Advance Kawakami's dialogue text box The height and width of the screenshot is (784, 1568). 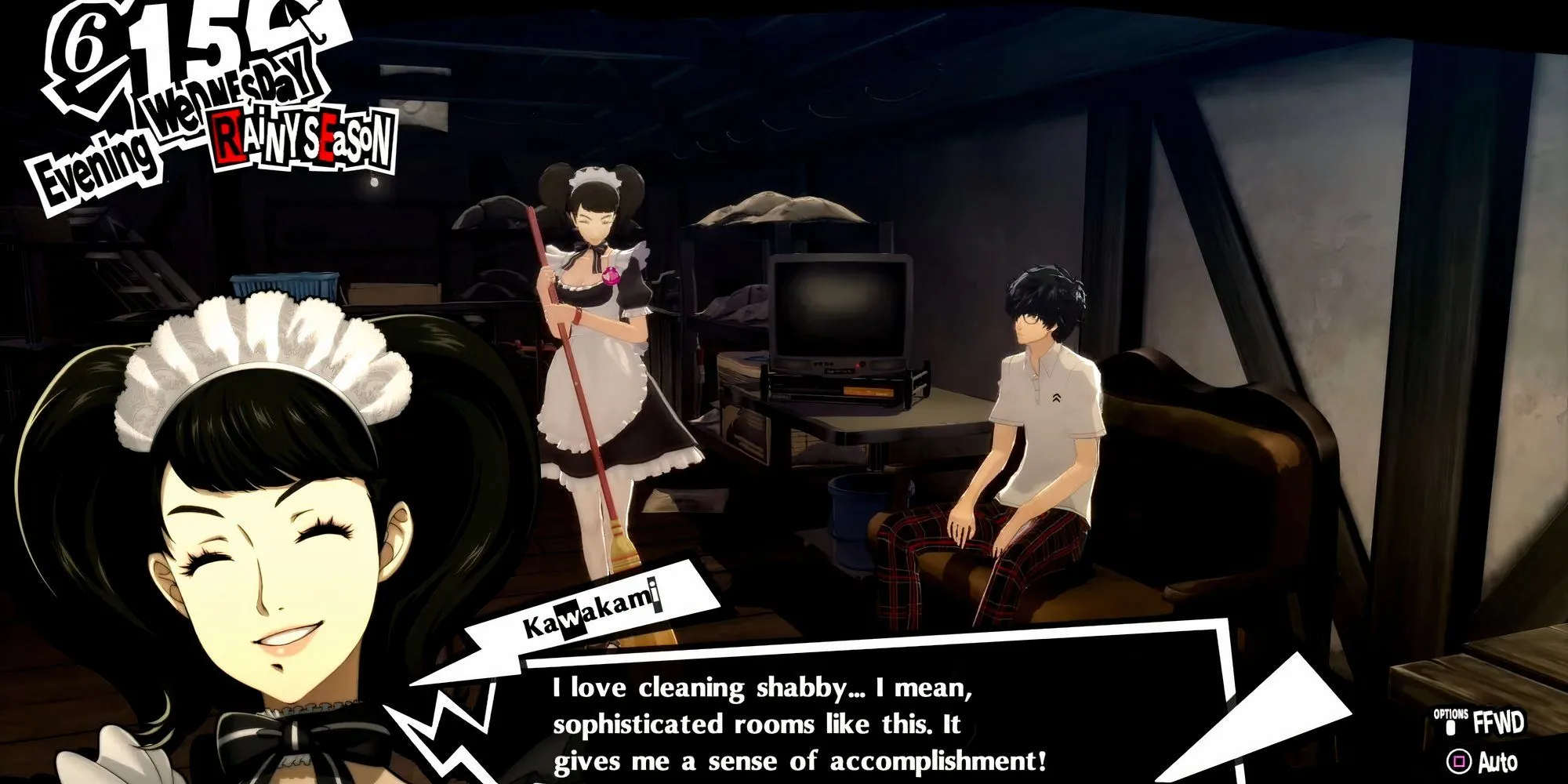pyautogui.click(x=800, y=723)
